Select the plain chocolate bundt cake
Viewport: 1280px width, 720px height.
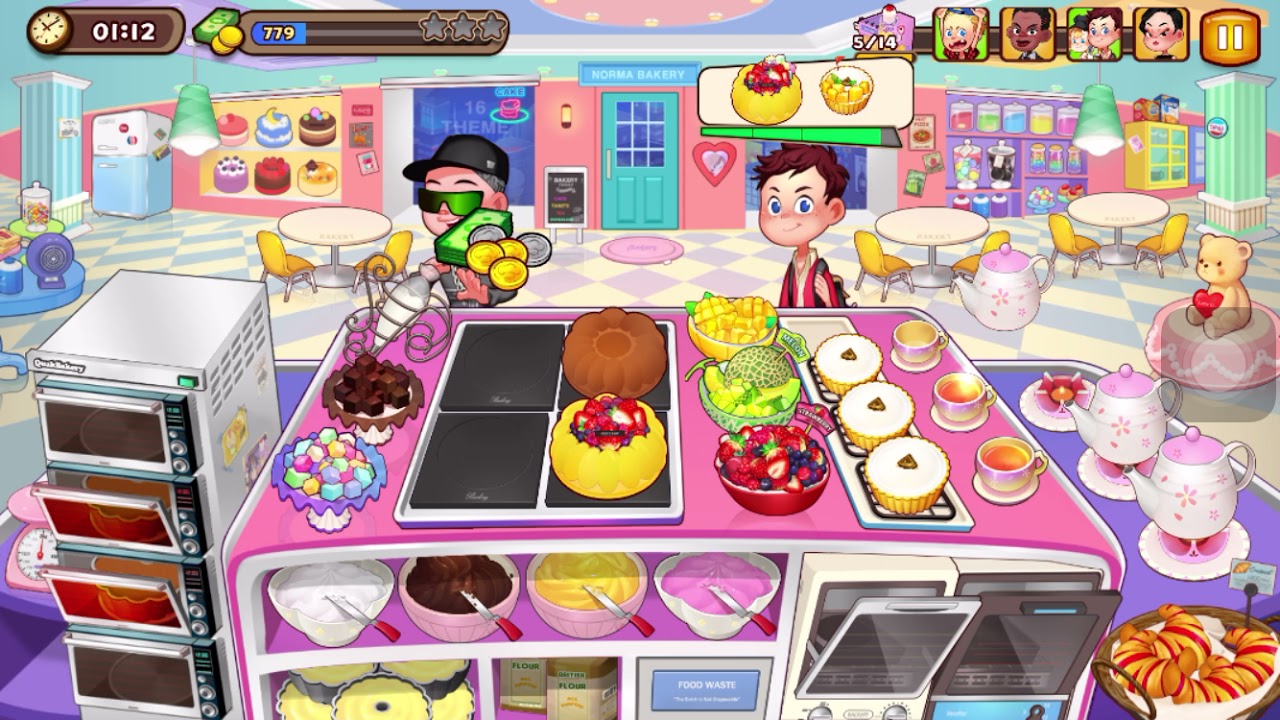pos(614,354)
